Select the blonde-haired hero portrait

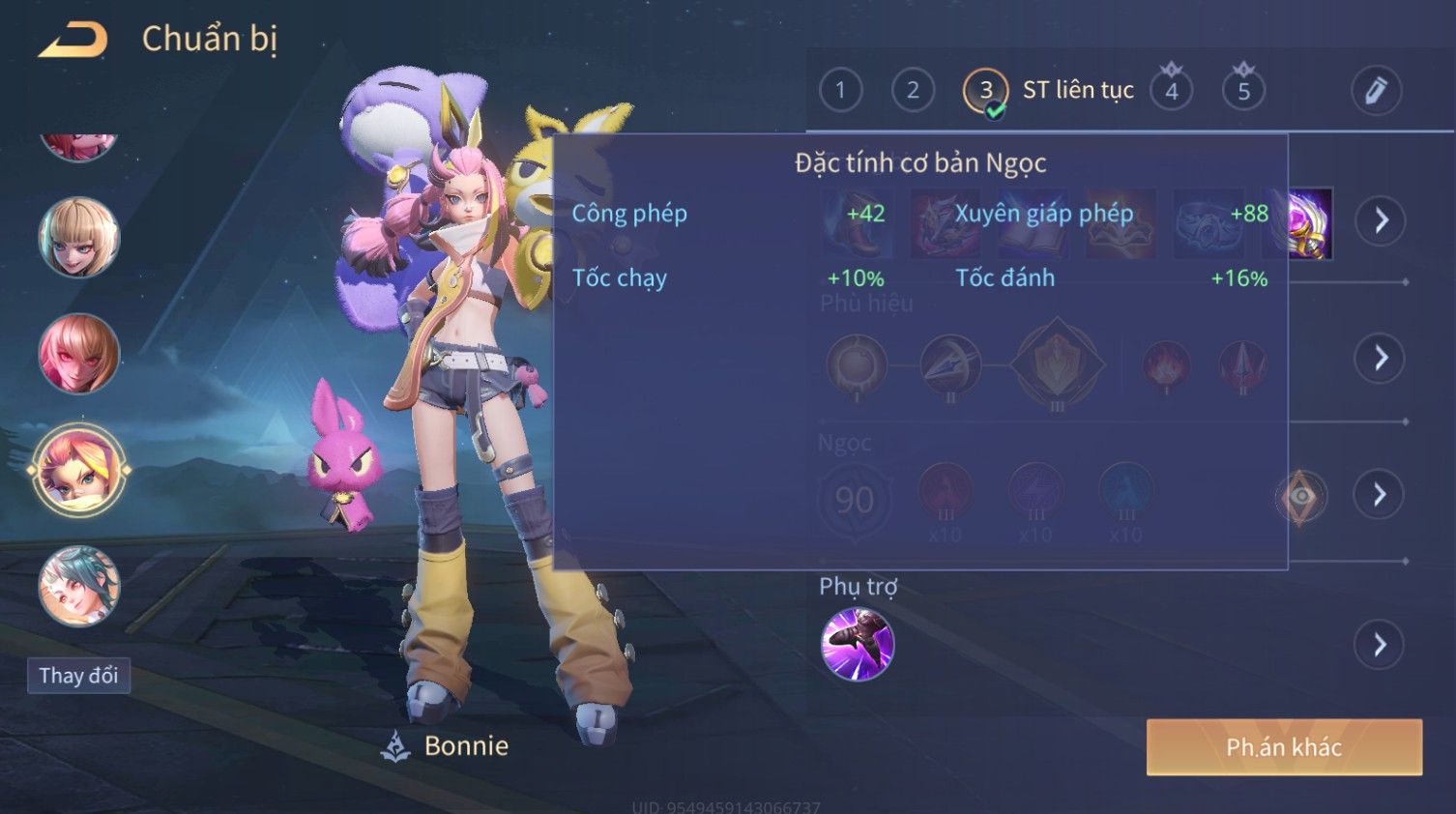tap(78, 237)
